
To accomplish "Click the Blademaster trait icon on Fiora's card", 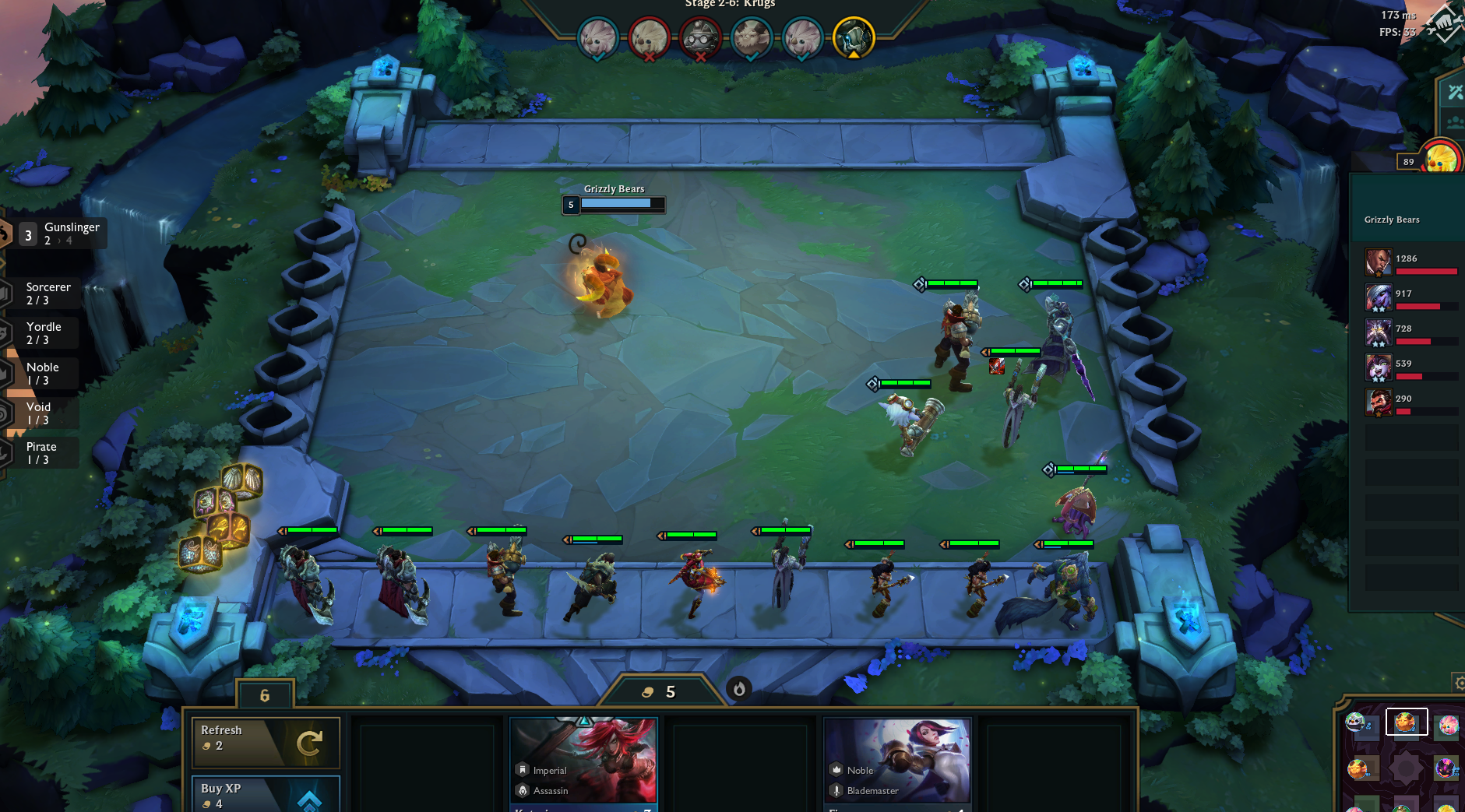I will pyautogui.click(x=836, y=790).
